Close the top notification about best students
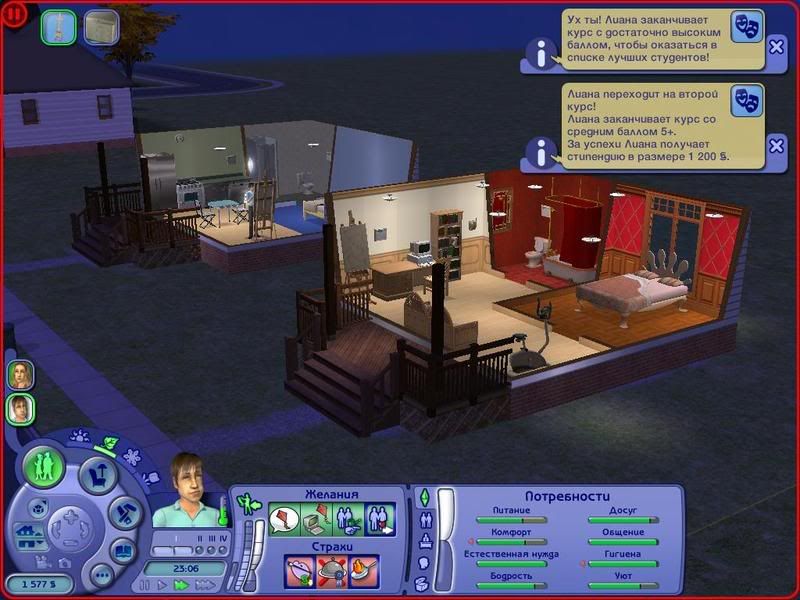 pos(776,47)
